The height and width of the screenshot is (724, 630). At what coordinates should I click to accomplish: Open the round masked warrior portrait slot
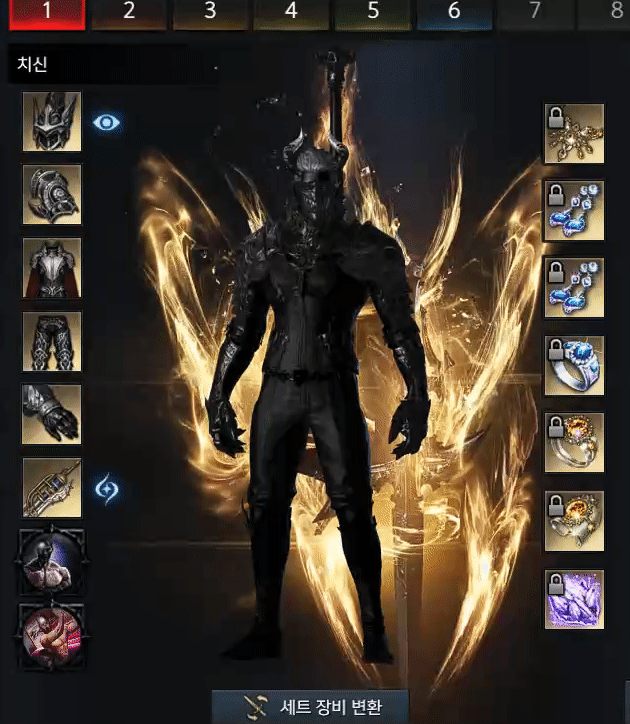pos(52,560)
